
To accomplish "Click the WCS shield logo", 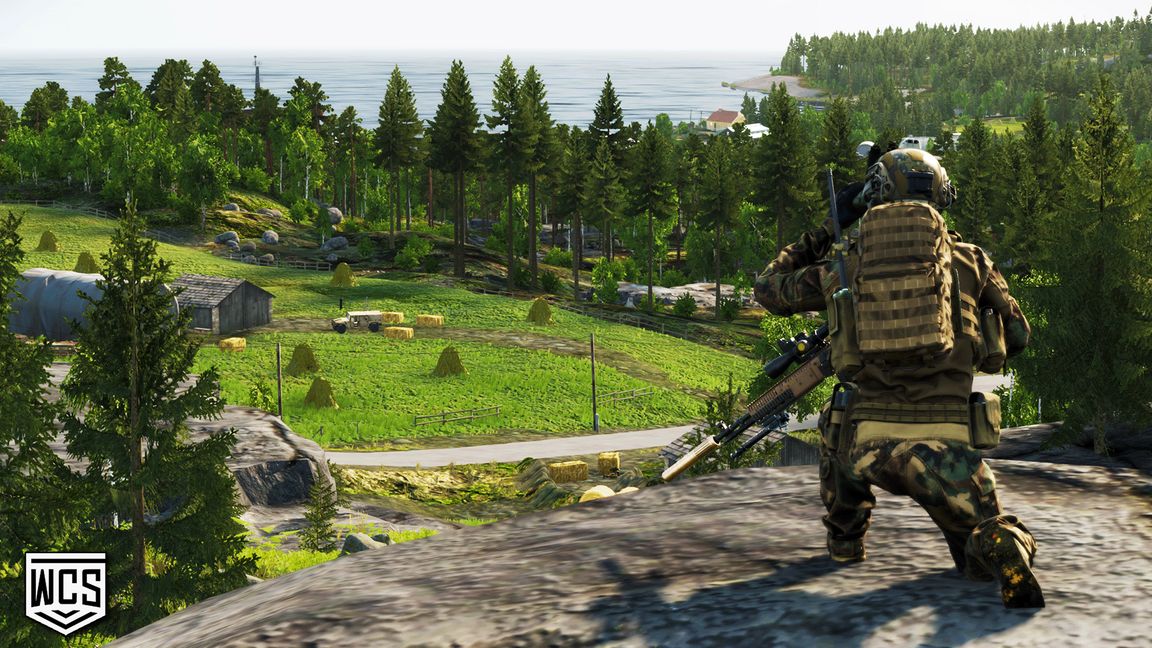I will 65,592.
